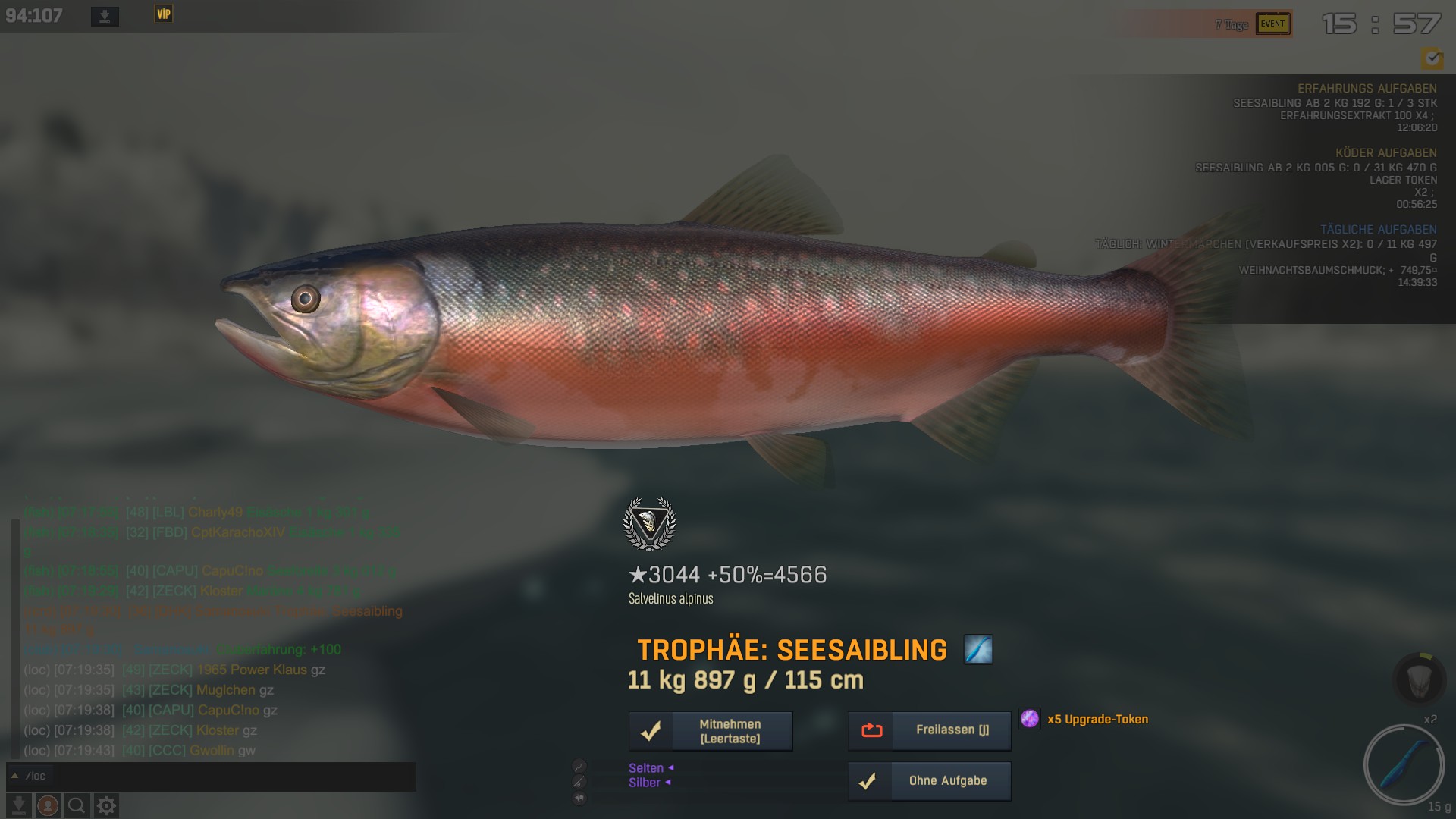Click the magnifying glass search icon
This screenshot has height=819, width=1456.
click(77, 805)
